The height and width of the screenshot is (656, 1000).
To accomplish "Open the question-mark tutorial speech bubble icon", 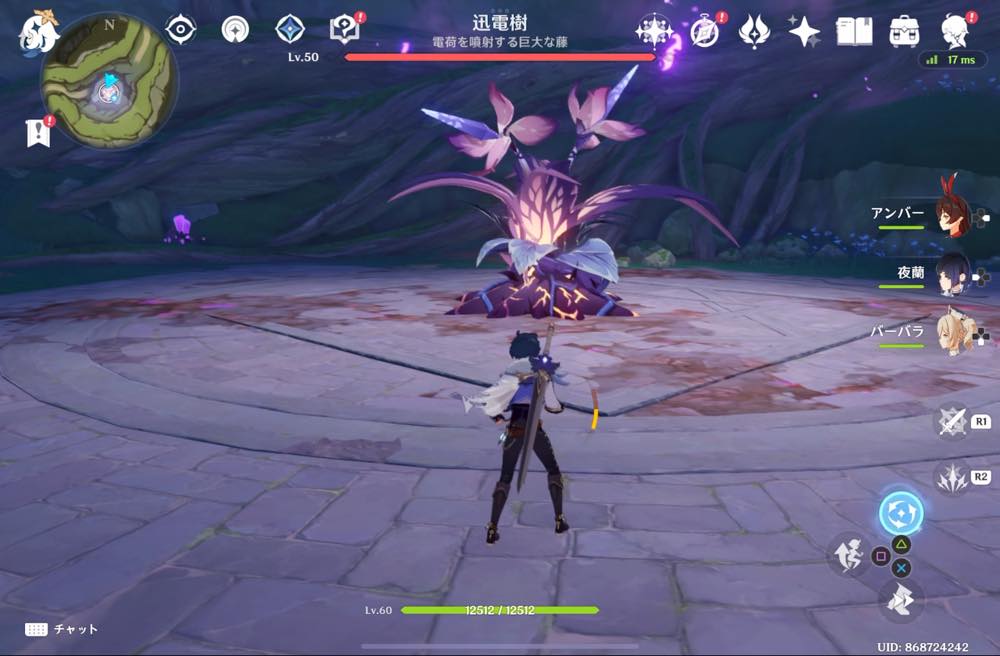I will [345, 30].
